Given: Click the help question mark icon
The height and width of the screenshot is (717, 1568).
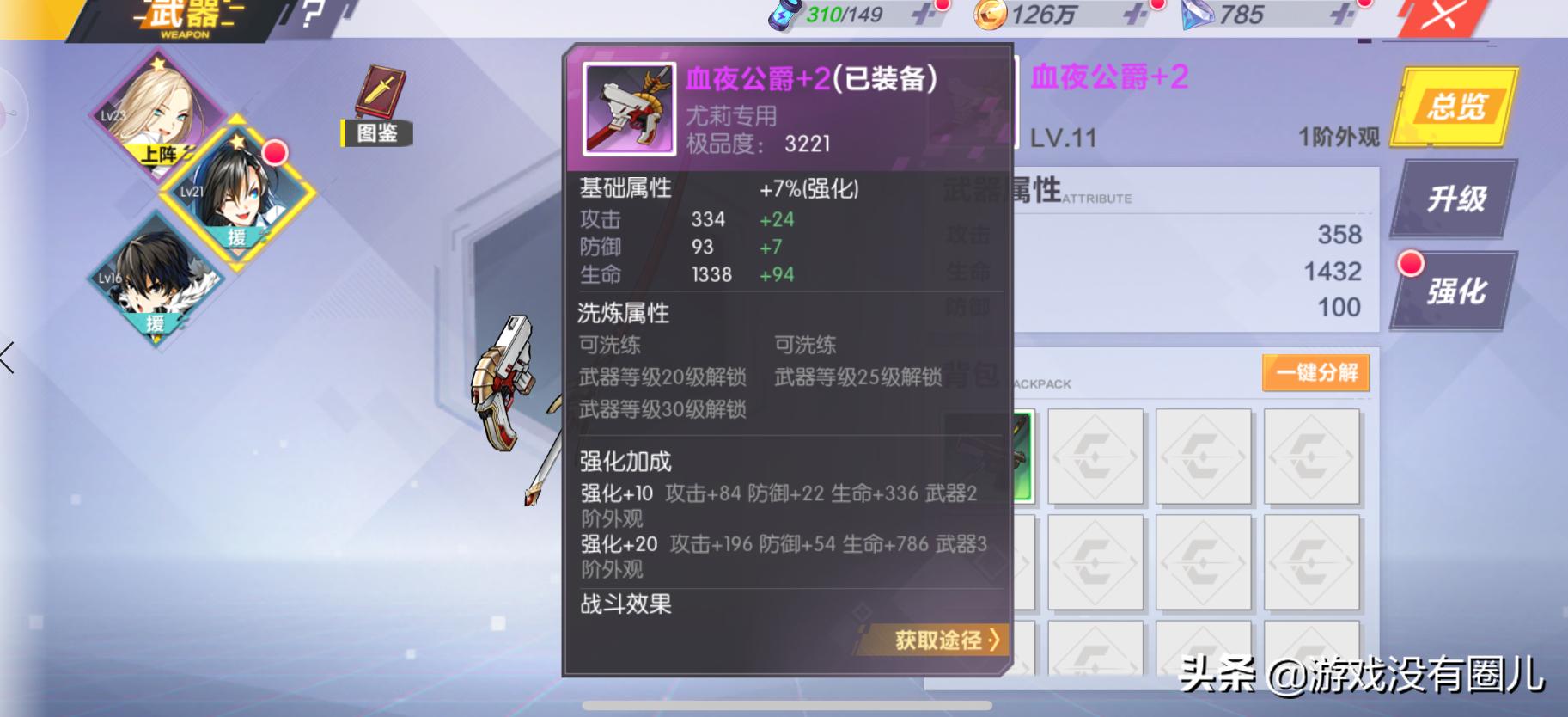Looking at the screenshot, I should 311,15.
